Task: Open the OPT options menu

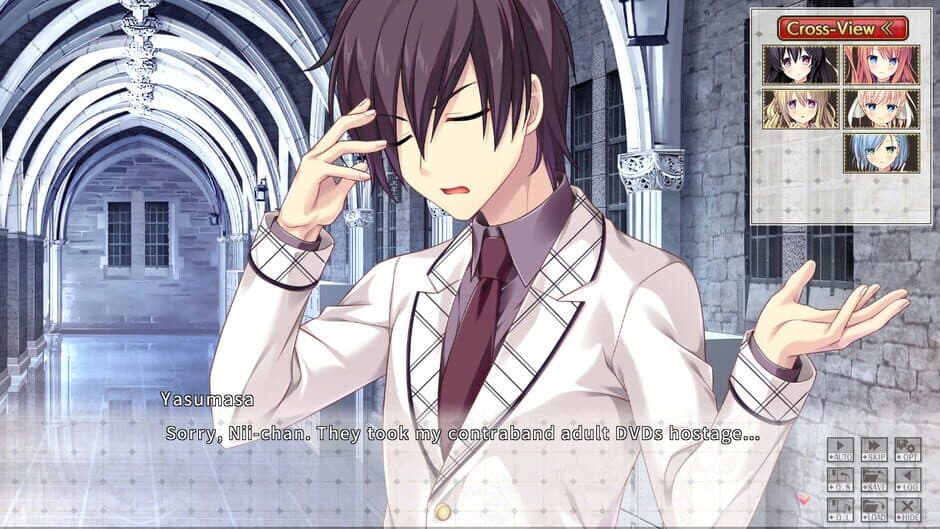Action: [x=907, y=450]
